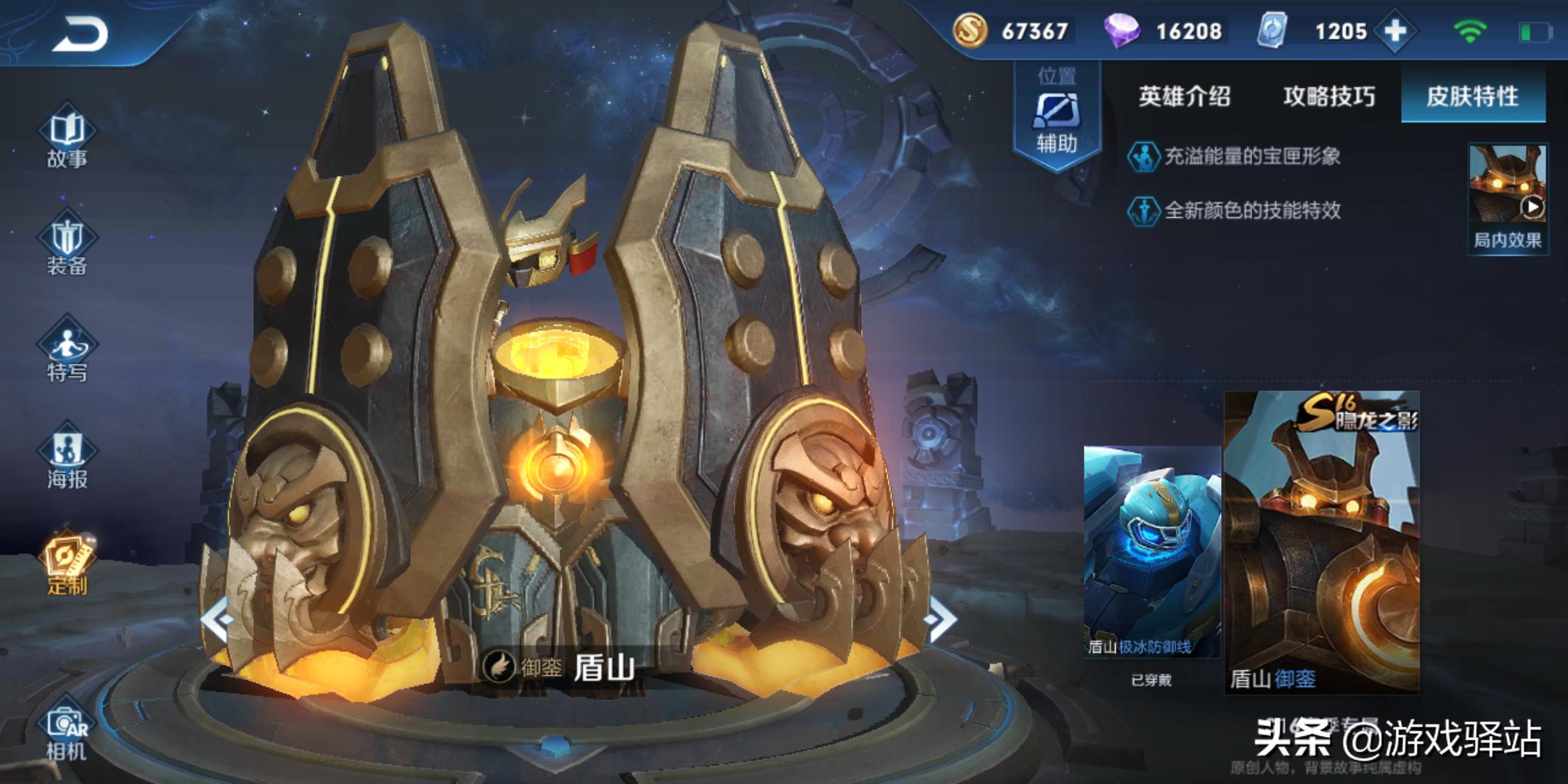This screenshot has width=1568, height=784.
Task: Choose the 盾山 极冰防御线 skin card
Action: (x=1151, y=552)
